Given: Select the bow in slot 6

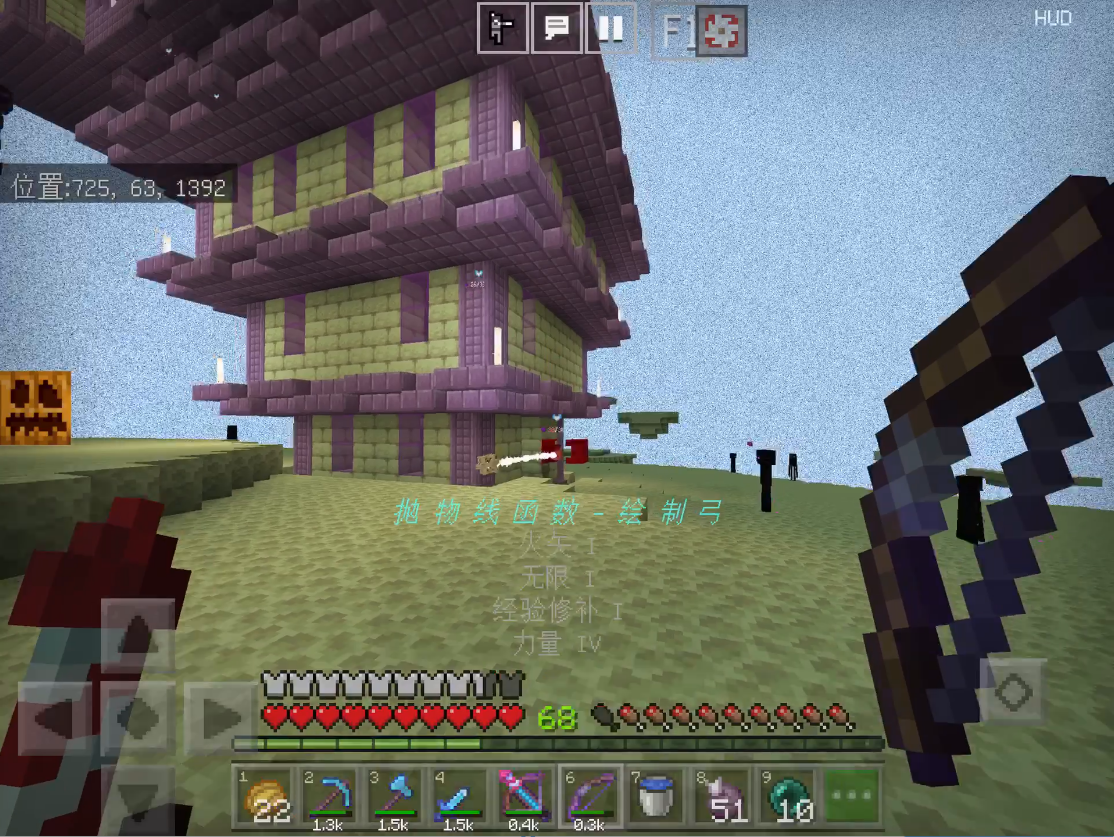Looking at the screenshot, I should [591, 797].
